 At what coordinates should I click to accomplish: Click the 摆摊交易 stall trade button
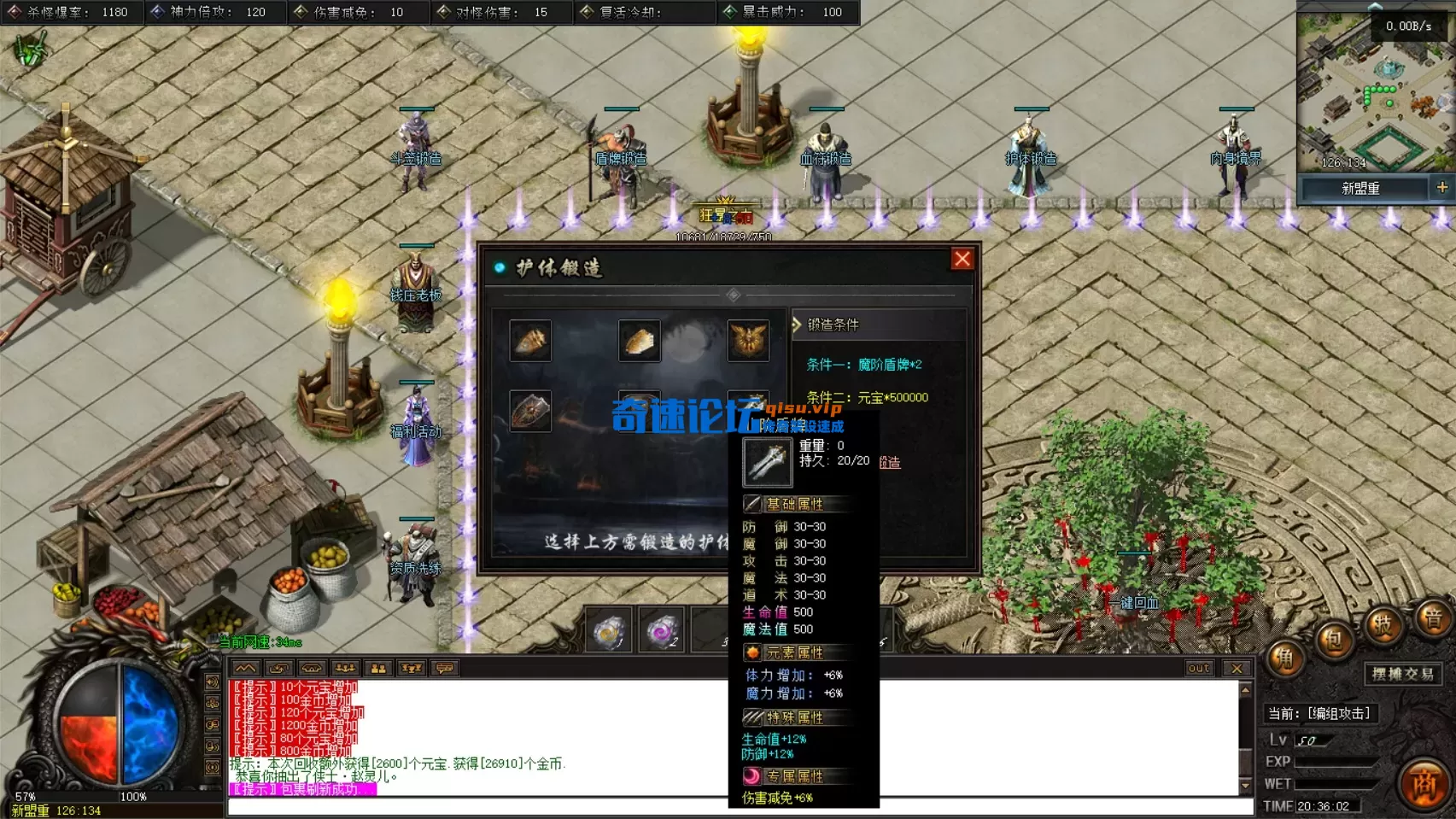coord(1403,673)
